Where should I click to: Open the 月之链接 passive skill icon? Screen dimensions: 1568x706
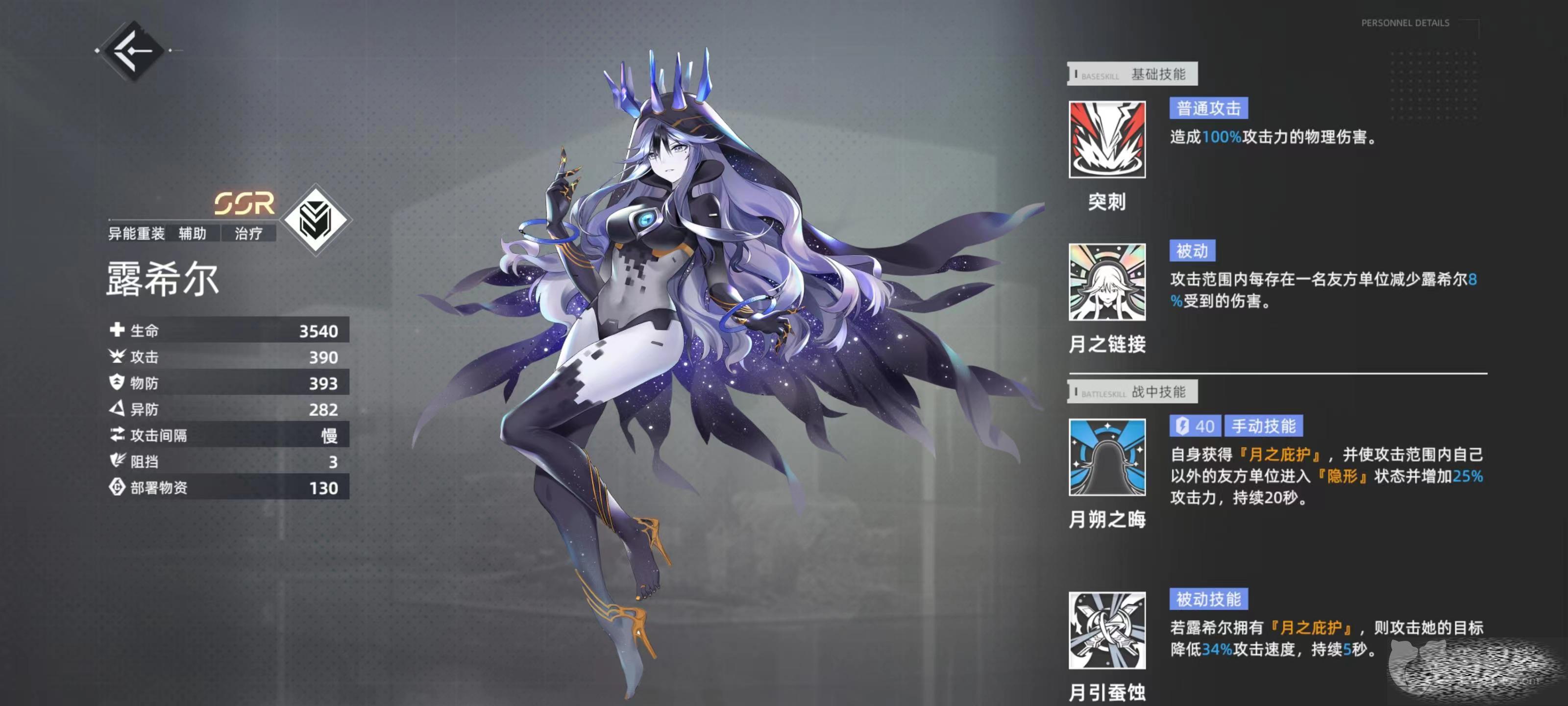pos(1106,282)
